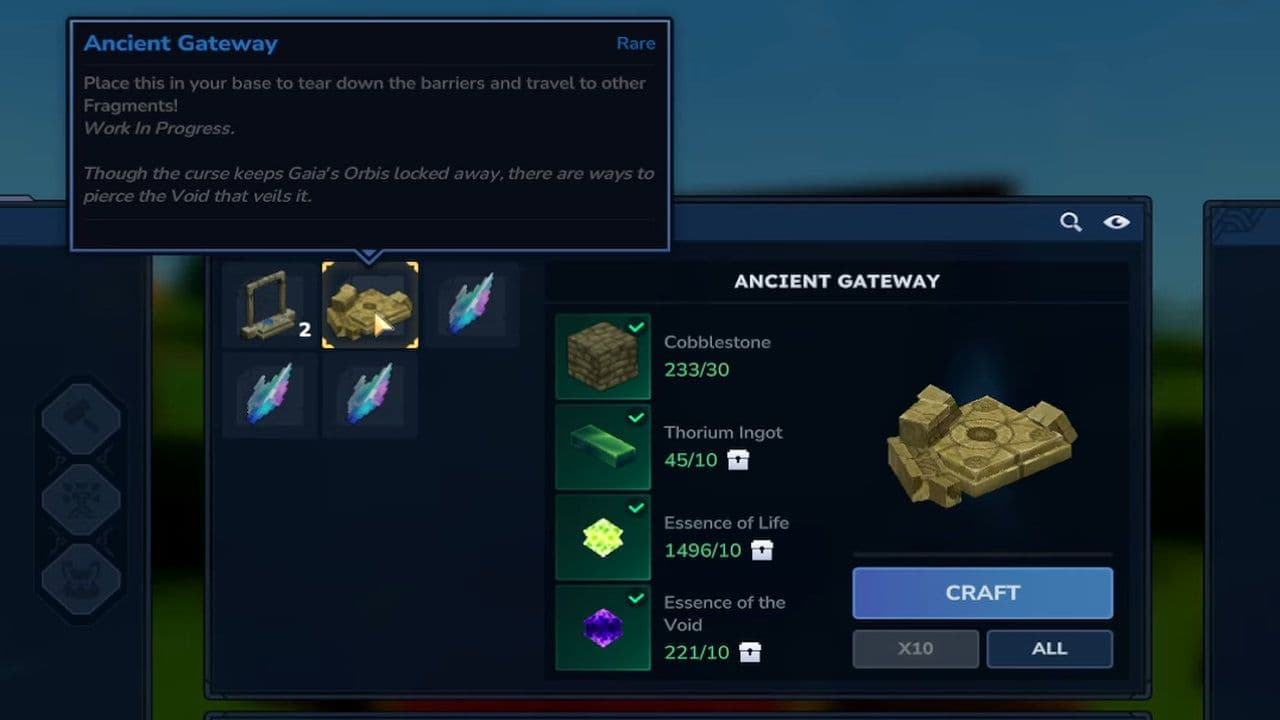This screenshot has width=1280, height=720.
Task: Click the eye icon next to search
Action: click(x=1117, y=222)
